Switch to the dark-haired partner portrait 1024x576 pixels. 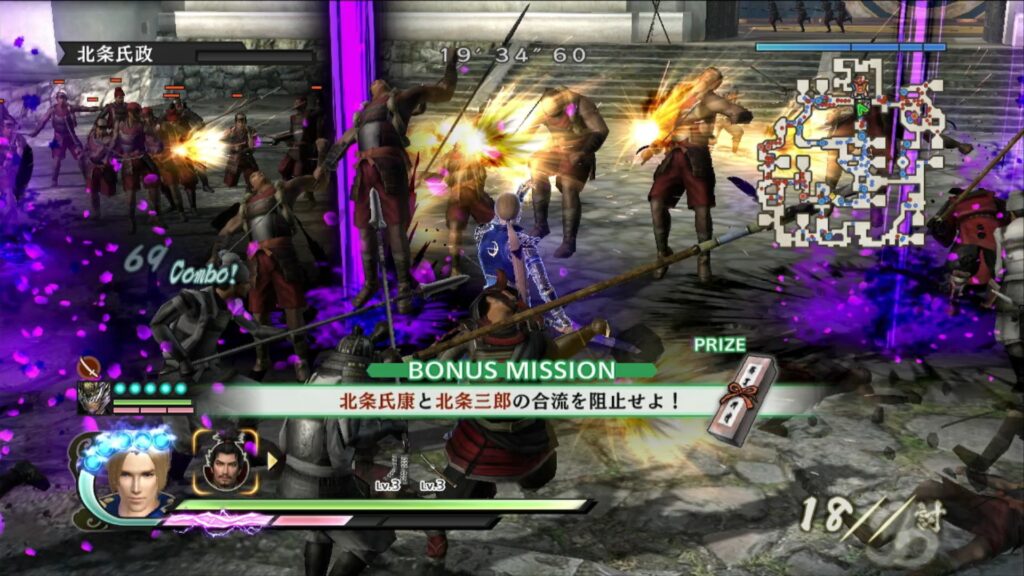point(225,462)
